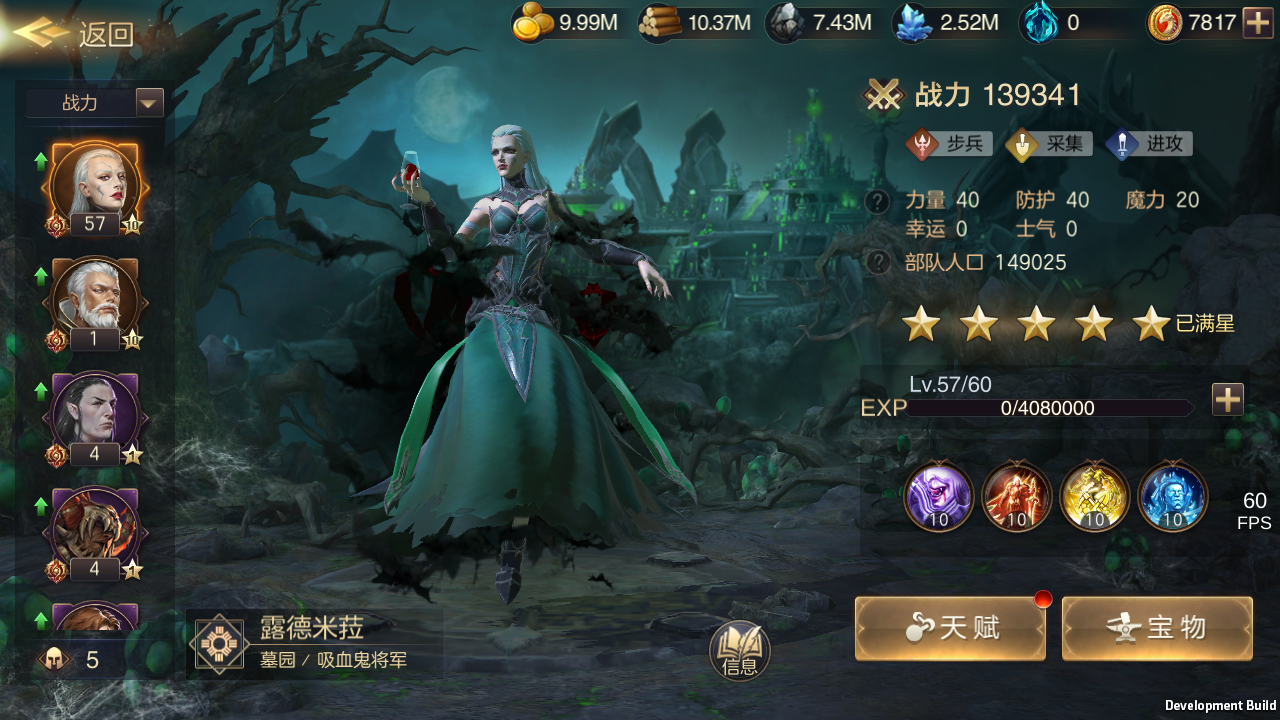Open the 宝物 treasure button
Image resolution: width=1280 pixels, height=720 pixels.
click(x=1157, y=628)
